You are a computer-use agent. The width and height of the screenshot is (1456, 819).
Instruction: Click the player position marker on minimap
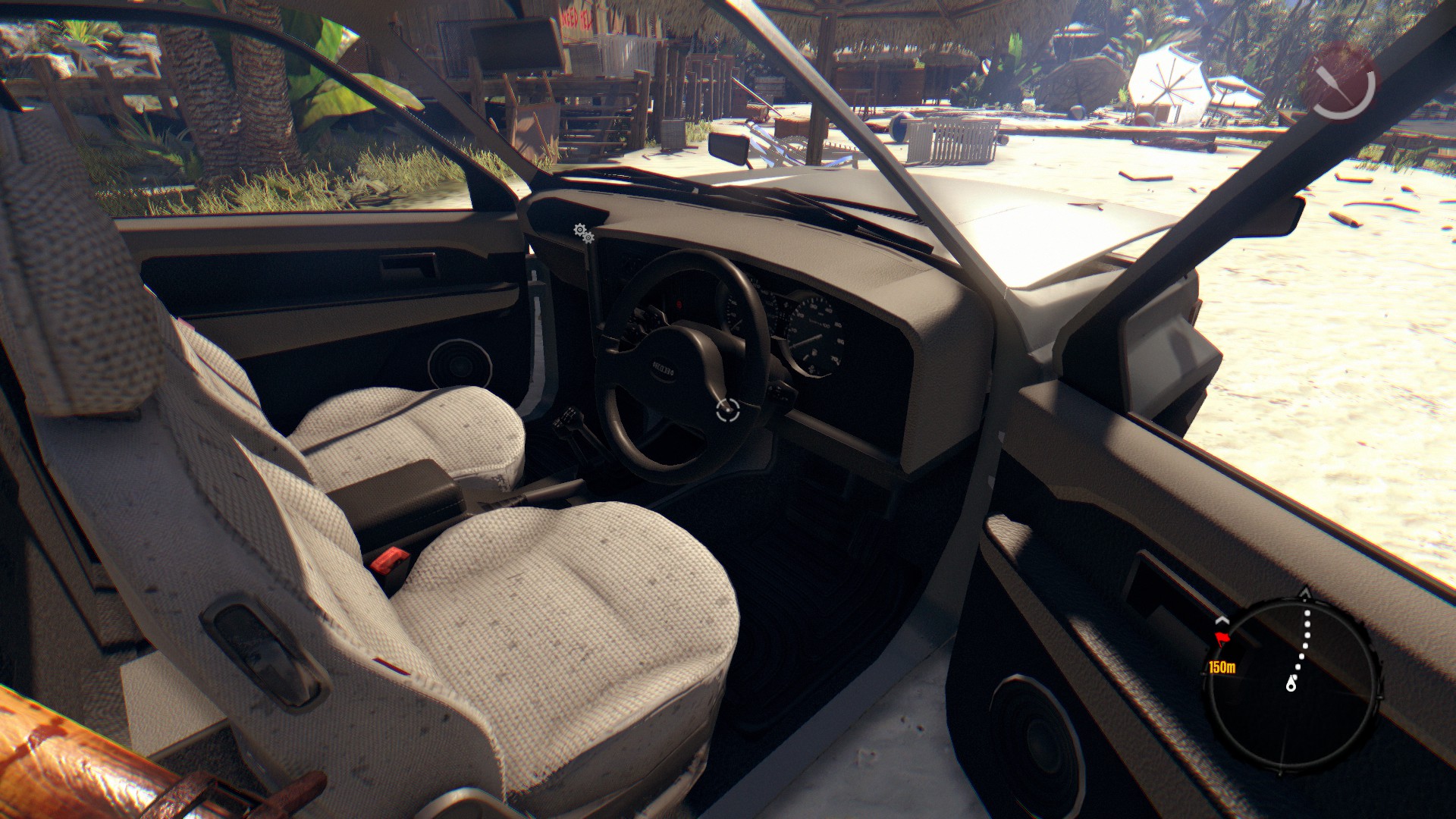click(x=1291, y=686)
